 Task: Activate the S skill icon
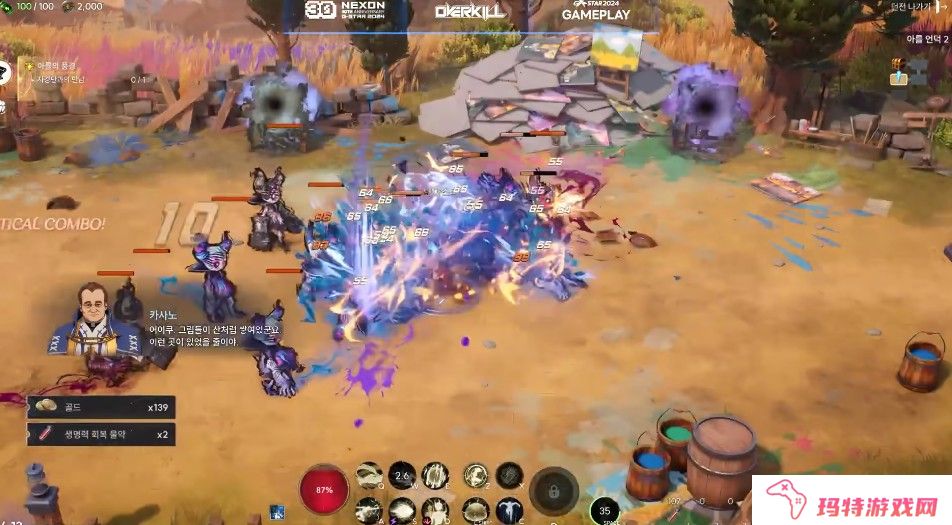point(401,511)
